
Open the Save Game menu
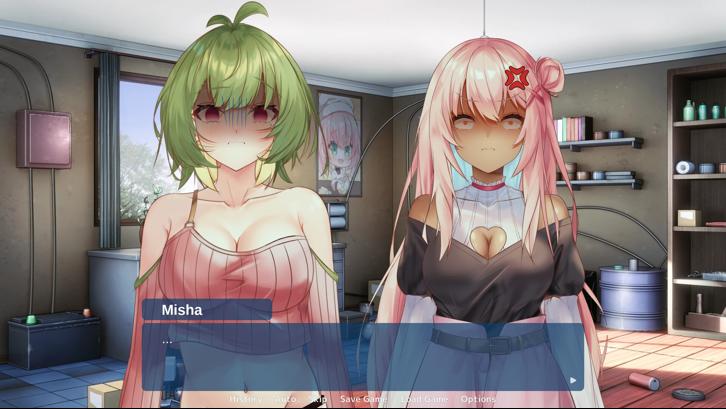point(363,399)
